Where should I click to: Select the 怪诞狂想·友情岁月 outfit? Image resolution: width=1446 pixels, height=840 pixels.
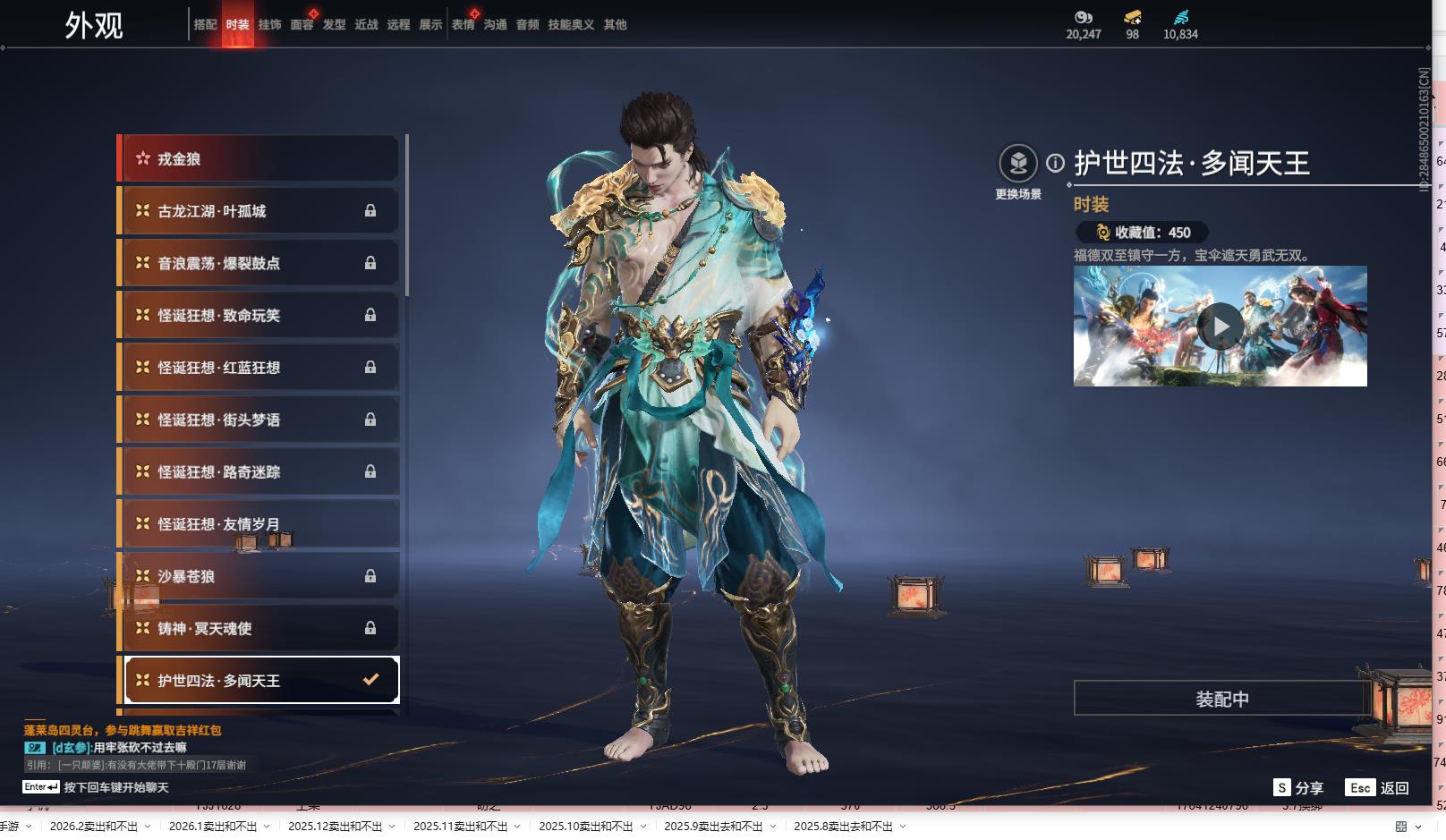click(259, 524)
